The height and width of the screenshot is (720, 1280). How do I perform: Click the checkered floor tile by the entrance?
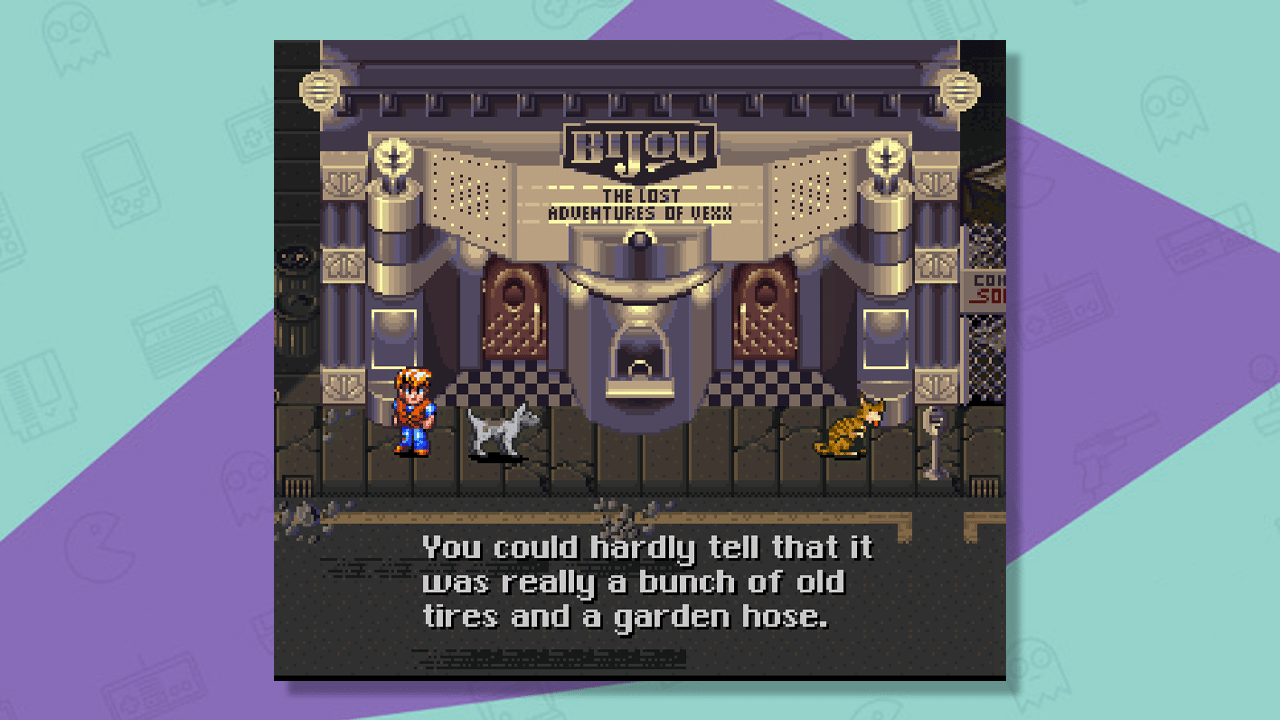[x=520, y=385]
